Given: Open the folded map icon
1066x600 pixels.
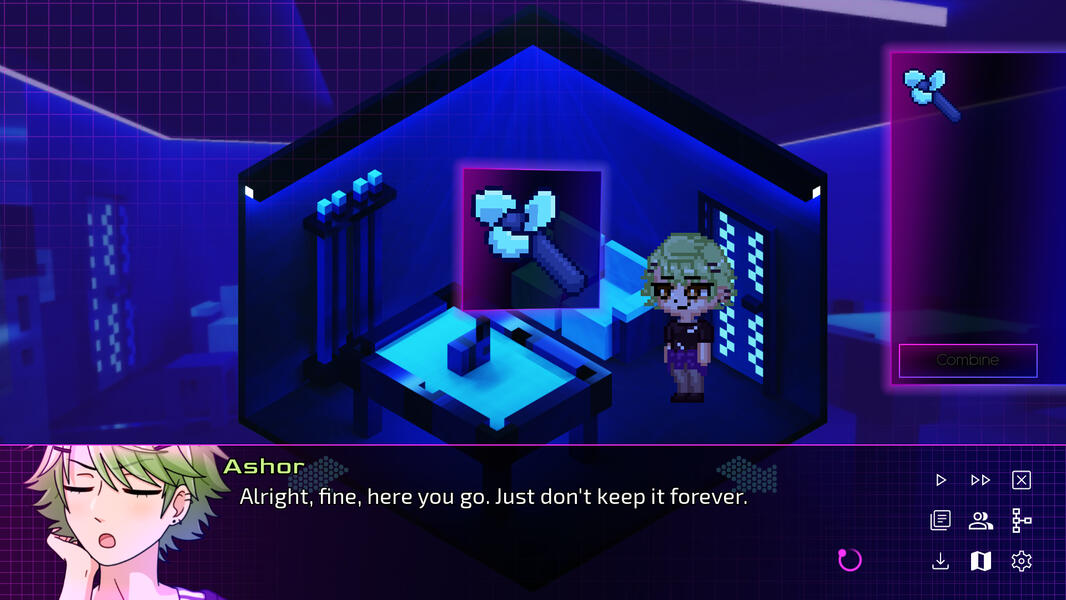Looking at the screenshot, I should tap(980, 561).
